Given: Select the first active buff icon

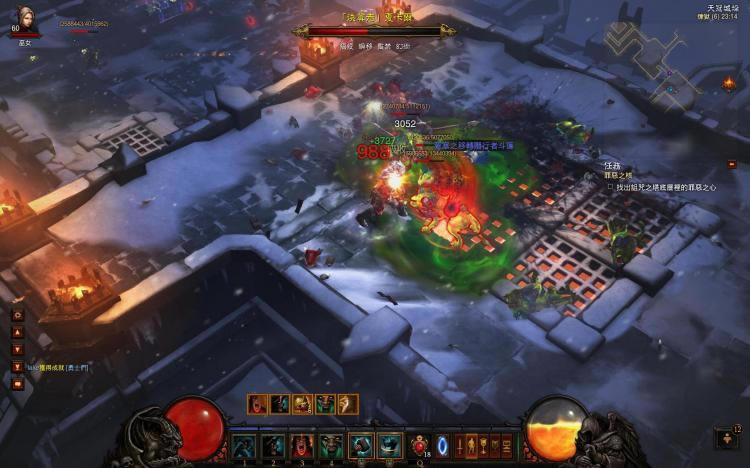Looking at the screenshot, I should pos(258,404).
